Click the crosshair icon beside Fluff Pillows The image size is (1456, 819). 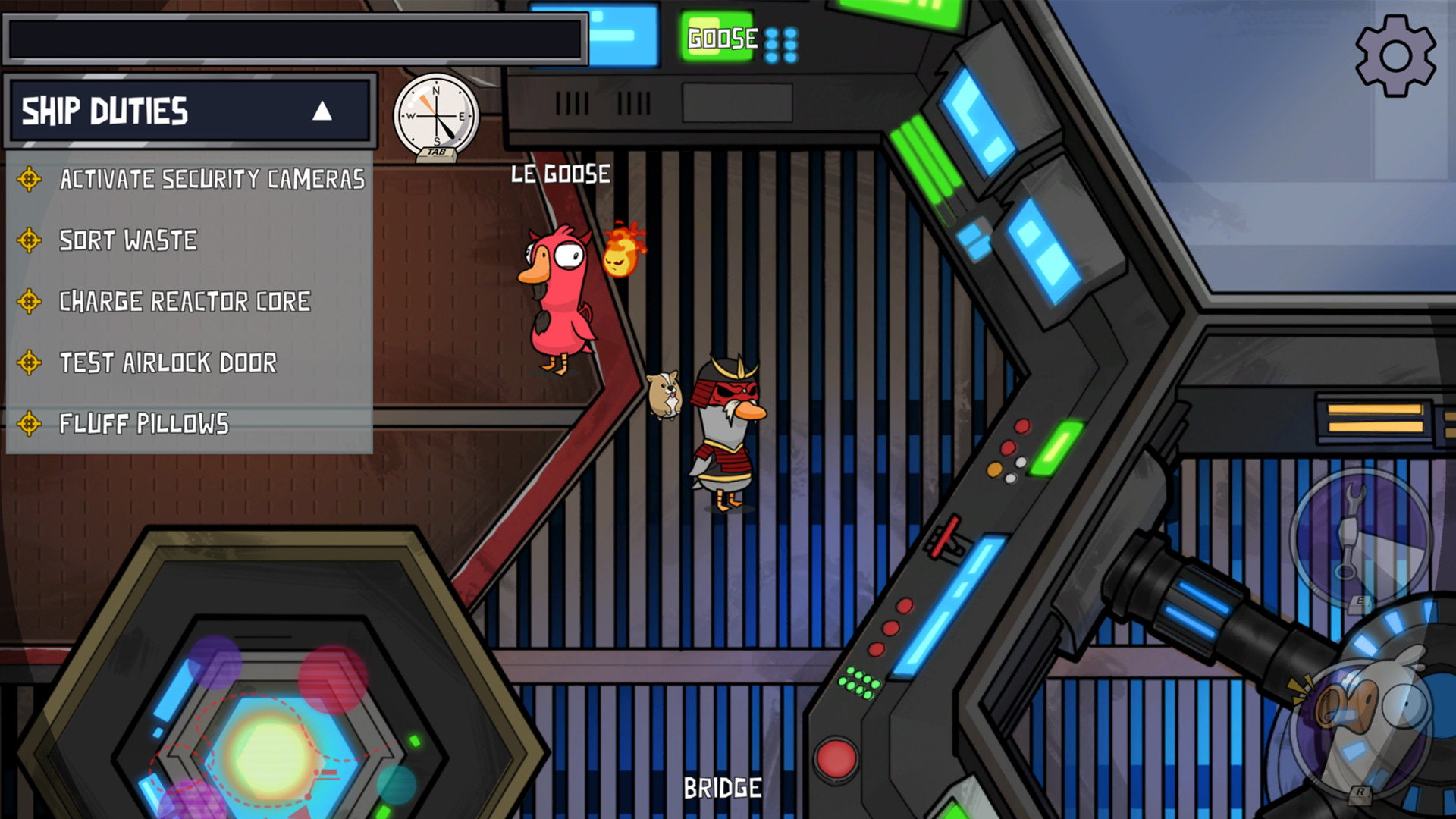pyautogui.click(x=29, y=424)
